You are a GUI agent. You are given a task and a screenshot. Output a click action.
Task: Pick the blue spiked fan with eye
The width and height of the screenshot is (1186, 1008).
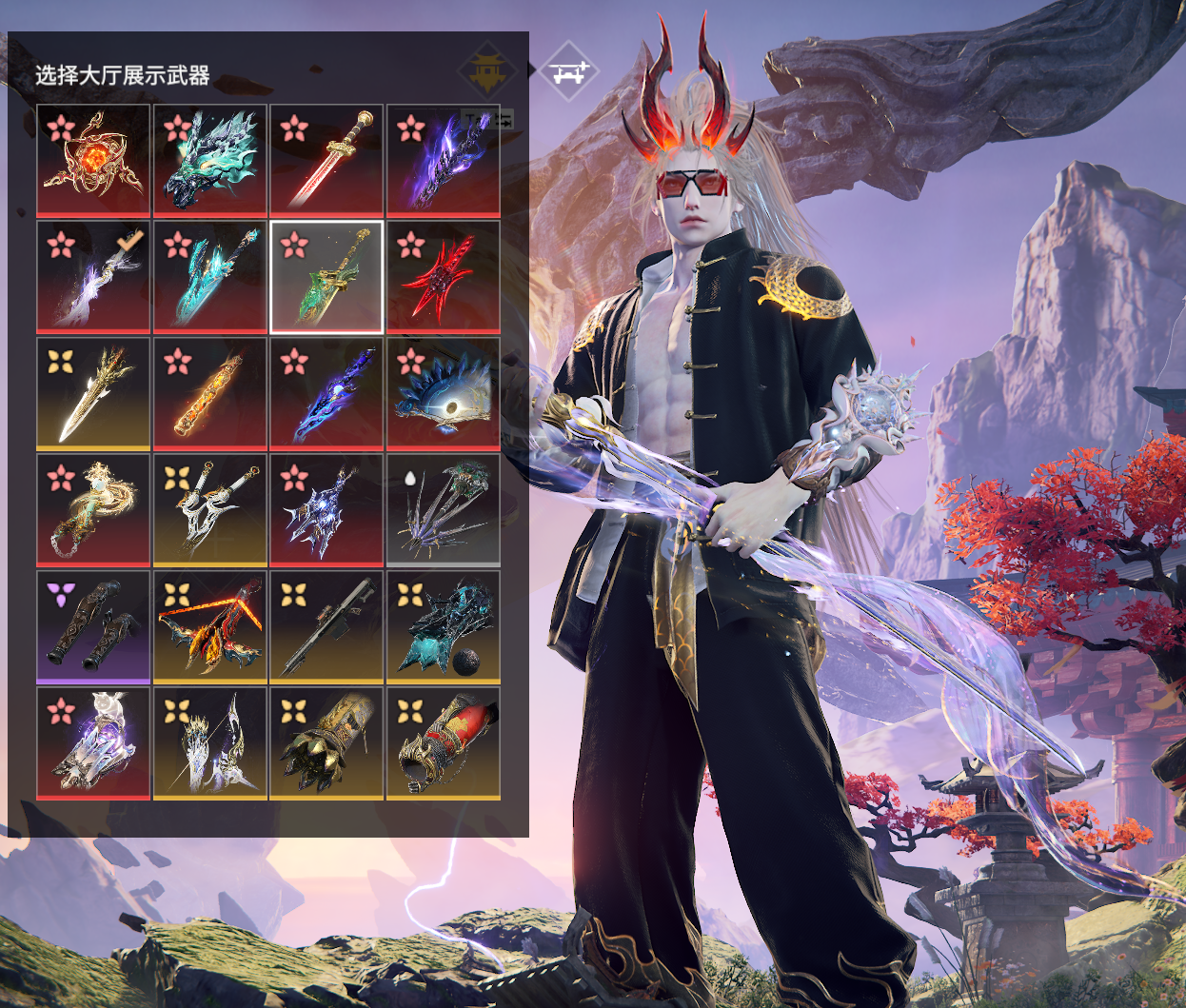coord(444,394)
